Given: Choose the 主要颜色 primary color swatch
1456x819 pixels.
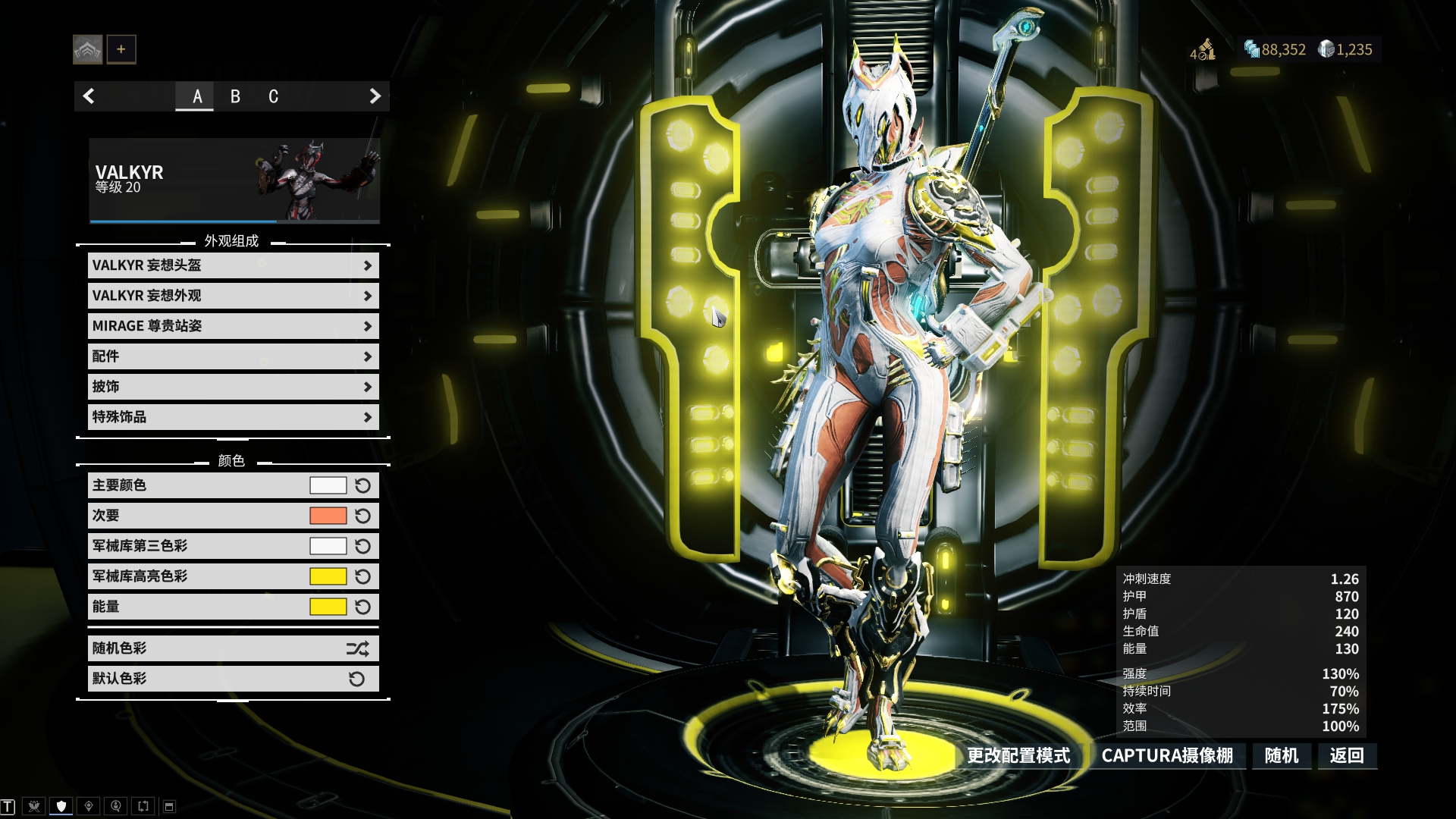Looking at the screenshot, I should pos(328,485).
